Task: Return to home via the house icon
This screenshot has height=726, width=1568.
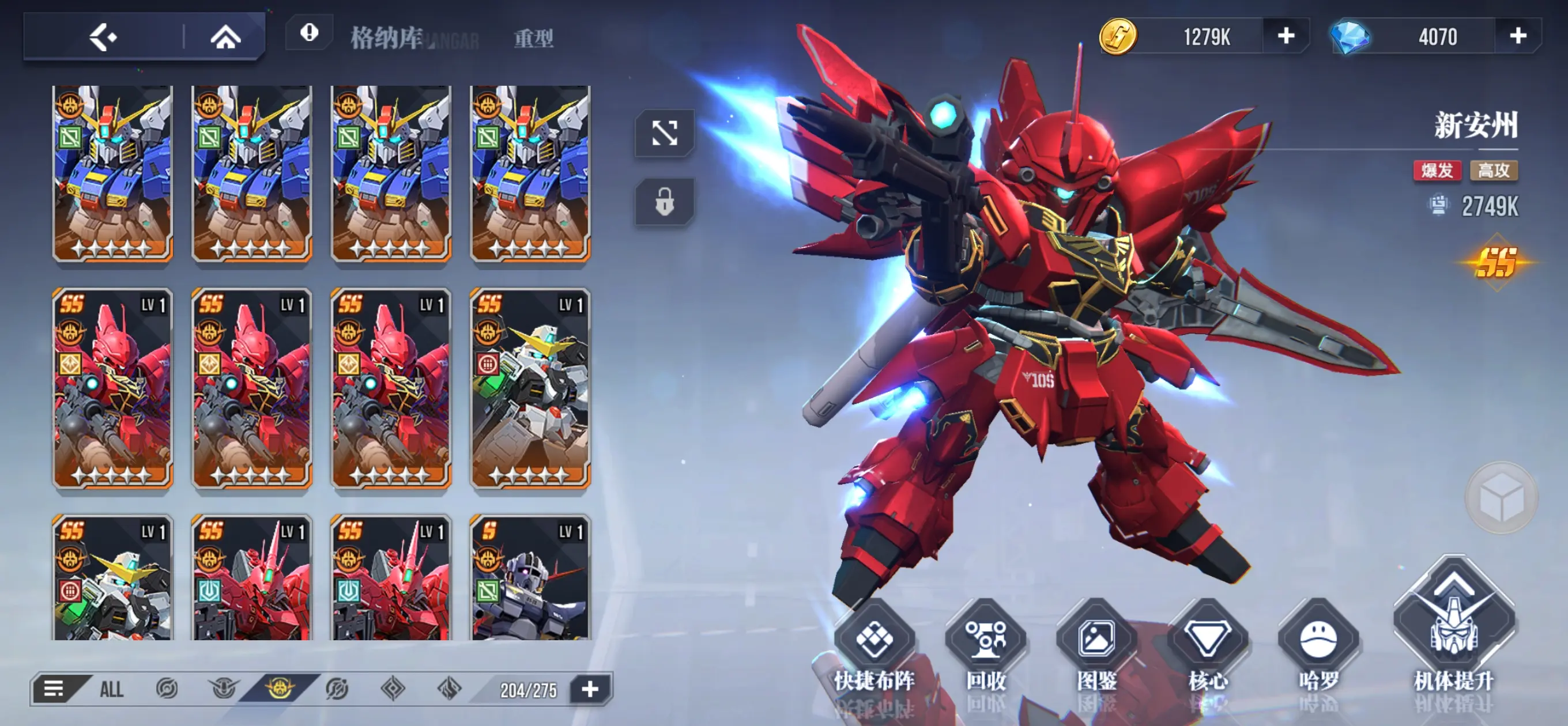Action: pyautogui.click(x=225, y=37)
